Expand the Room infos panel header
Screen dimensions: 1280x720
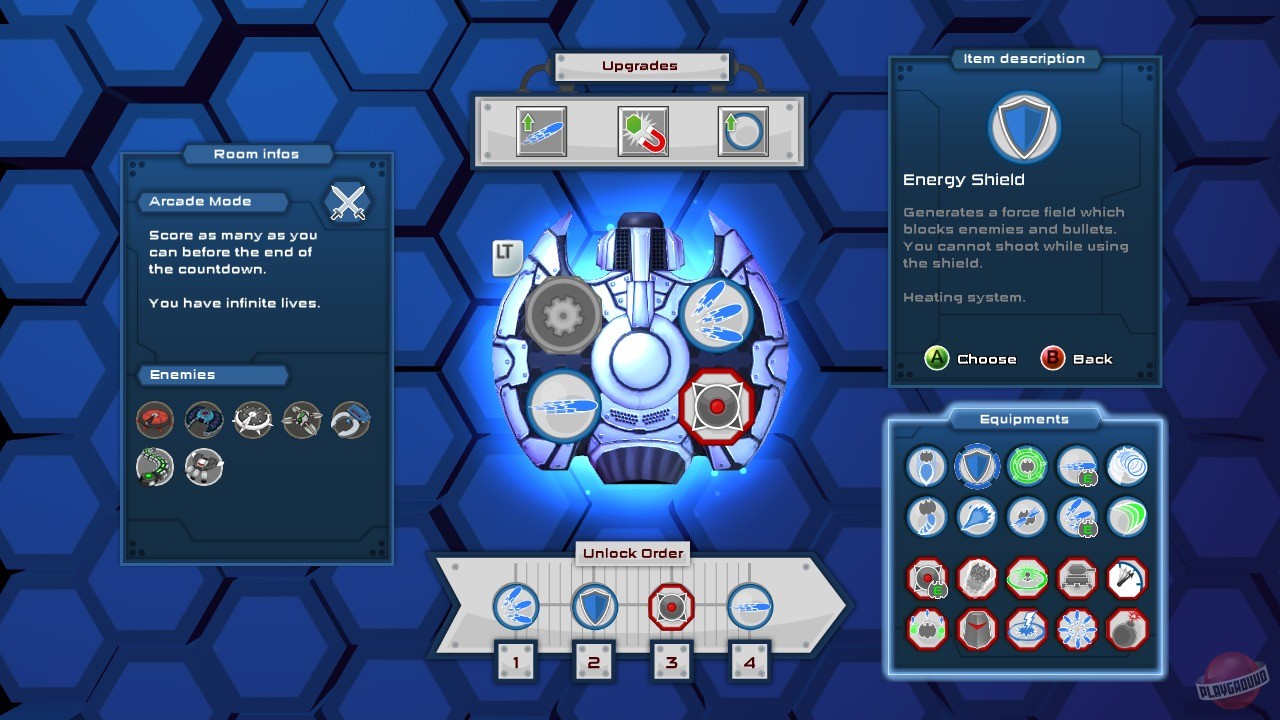257,154
